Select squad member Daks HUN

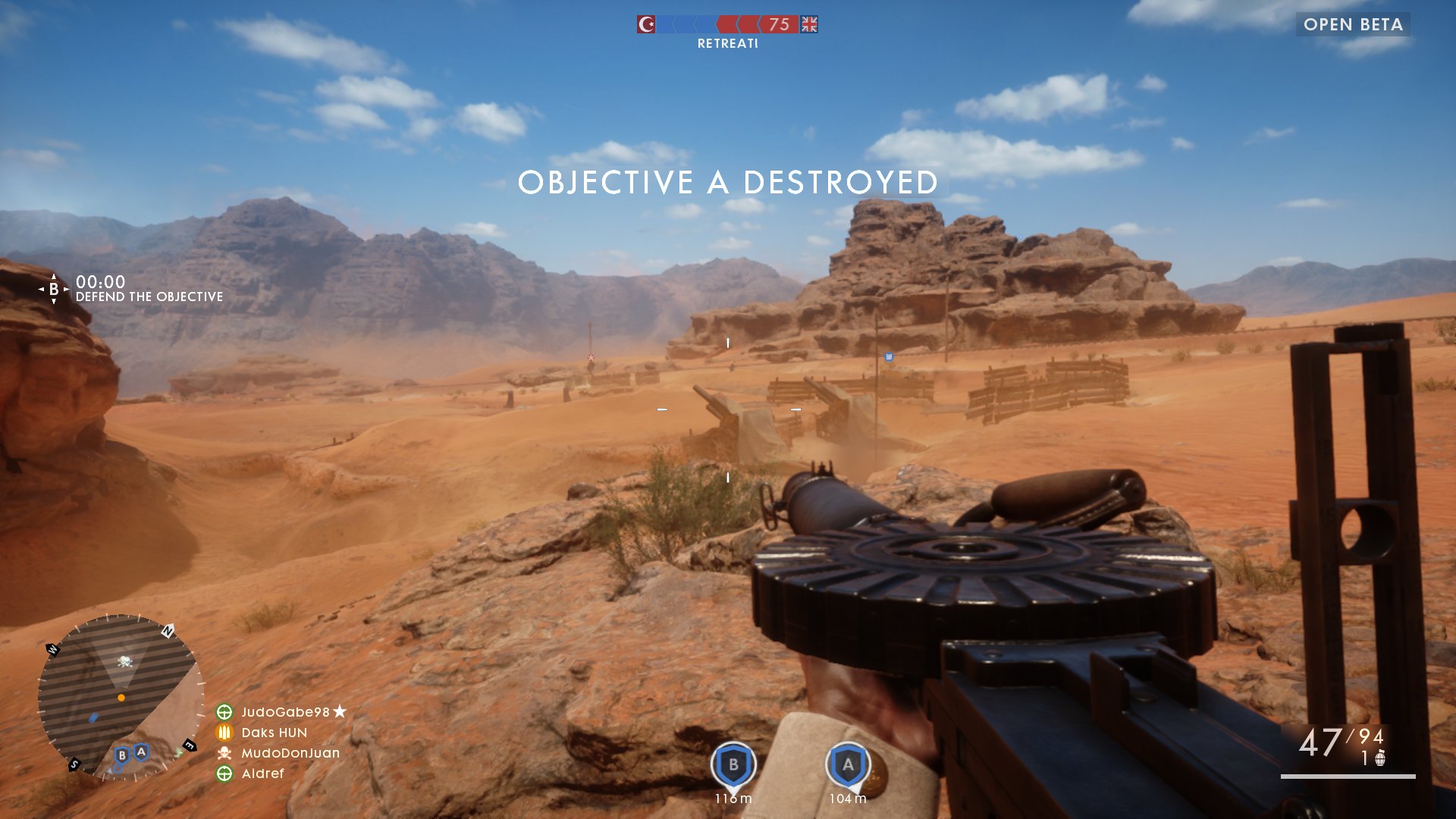pyautogui.click(x=274, y=733)
